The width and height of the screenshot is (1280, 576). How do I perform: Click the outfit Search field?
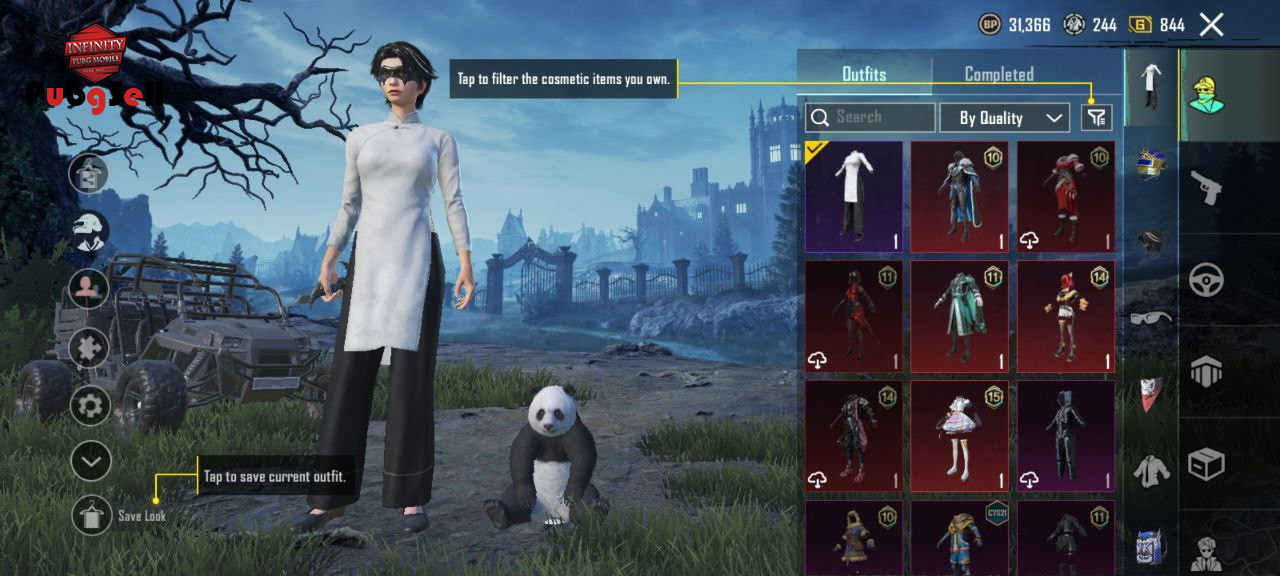click(870, 118)
